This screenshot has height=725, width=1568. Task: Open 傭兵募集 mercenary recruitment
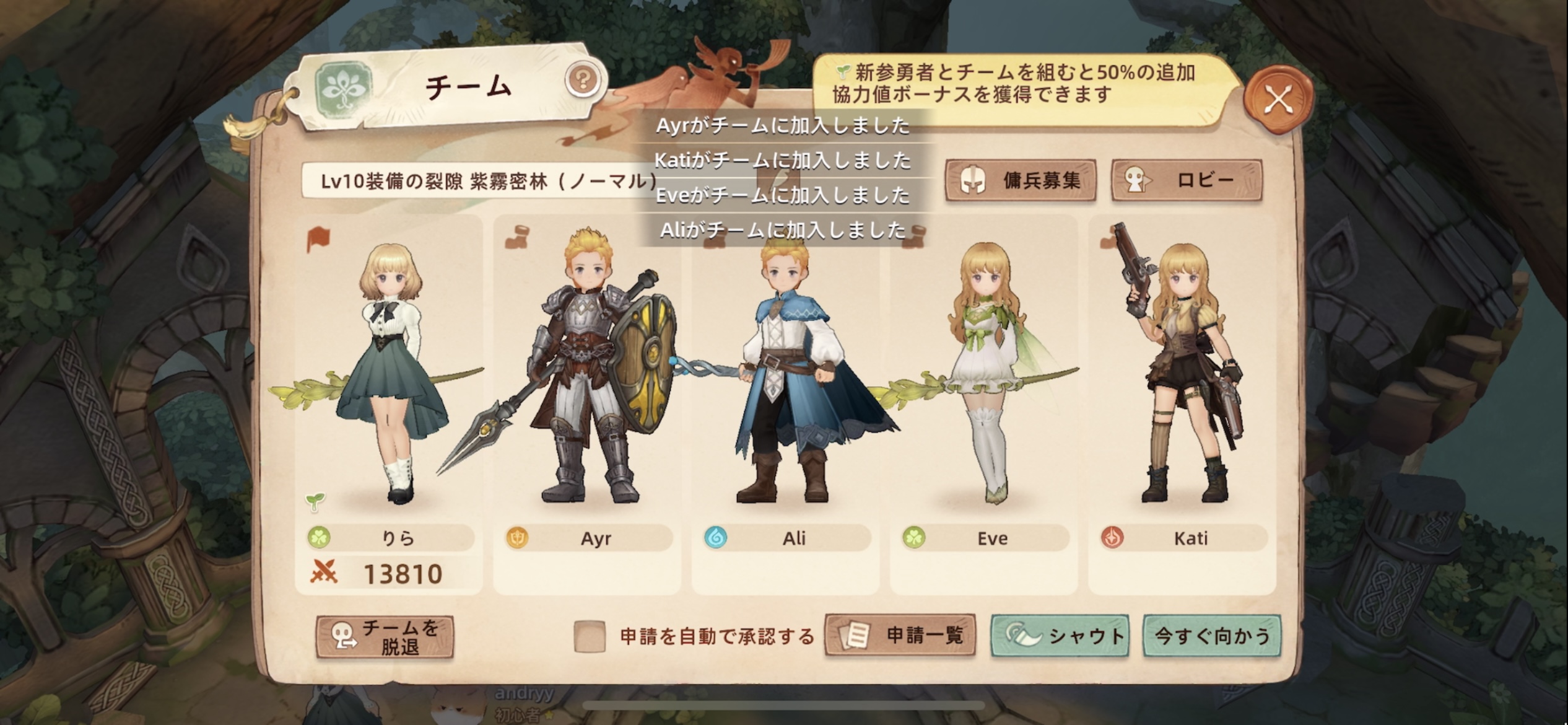point(1021,180)
